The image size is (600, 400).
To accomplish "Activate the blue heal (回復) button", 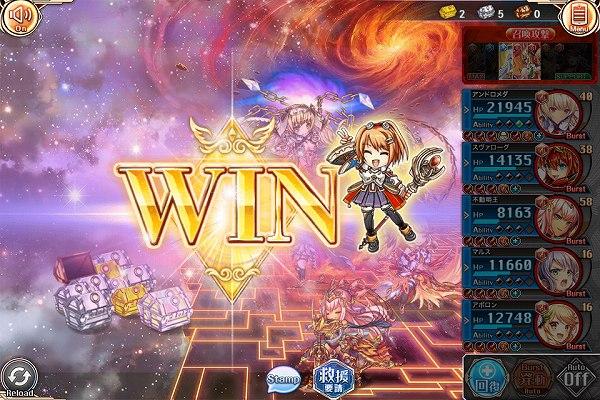I will (486, 377).
